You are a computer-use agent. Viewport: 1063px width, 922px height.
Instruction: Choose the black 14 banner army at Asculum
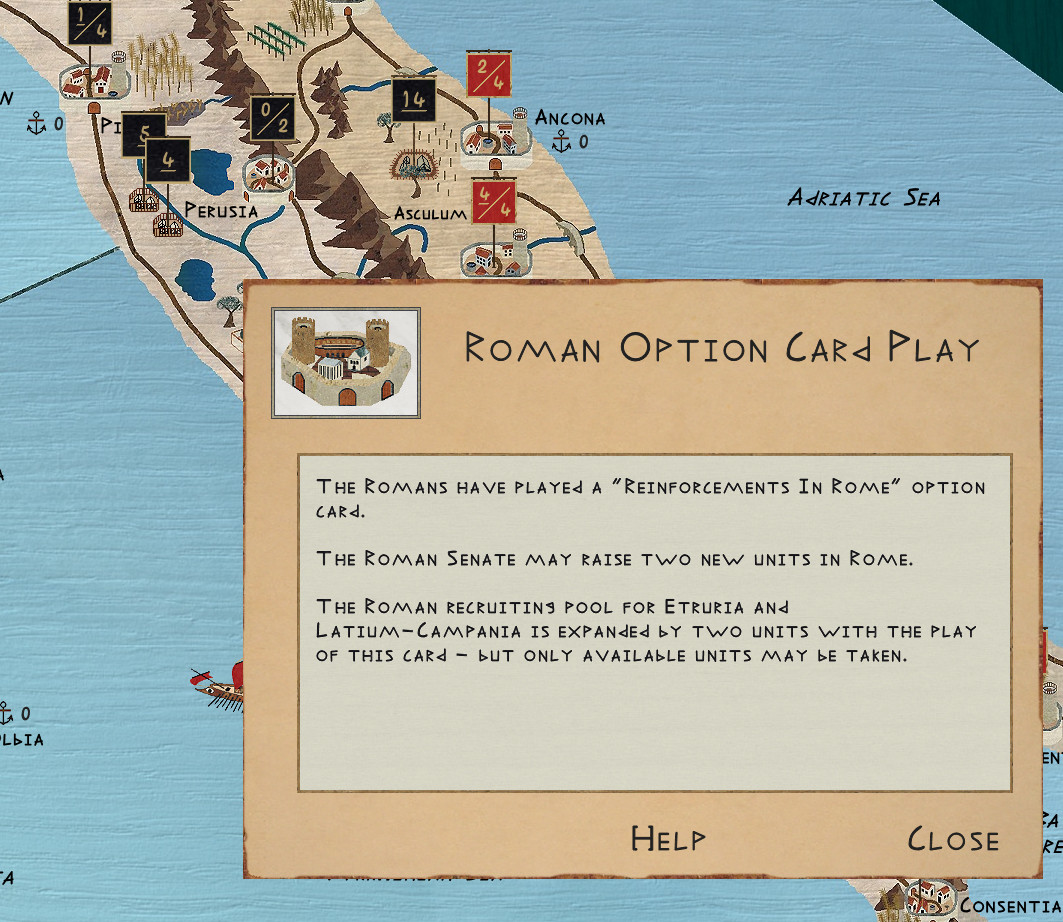click(414, 100)
